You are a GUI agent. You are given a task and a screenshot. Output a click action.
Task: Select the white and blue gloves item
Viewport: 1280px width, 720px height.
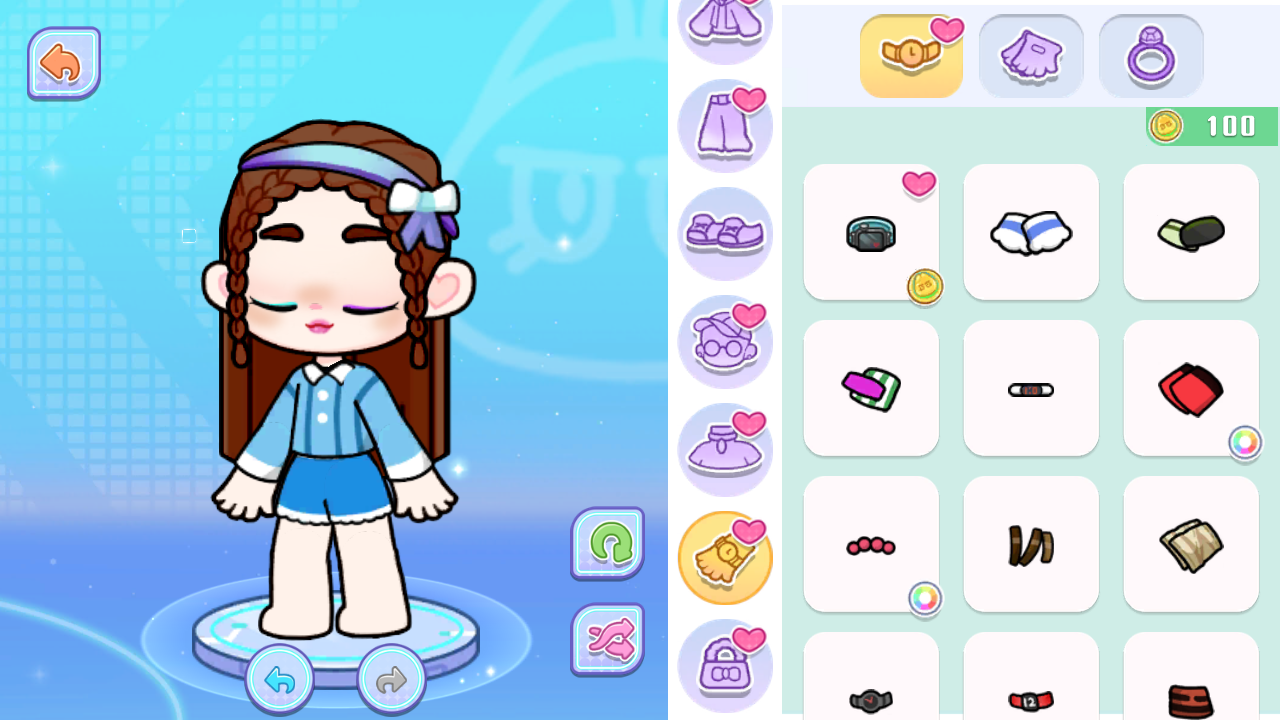(1031, 232)
